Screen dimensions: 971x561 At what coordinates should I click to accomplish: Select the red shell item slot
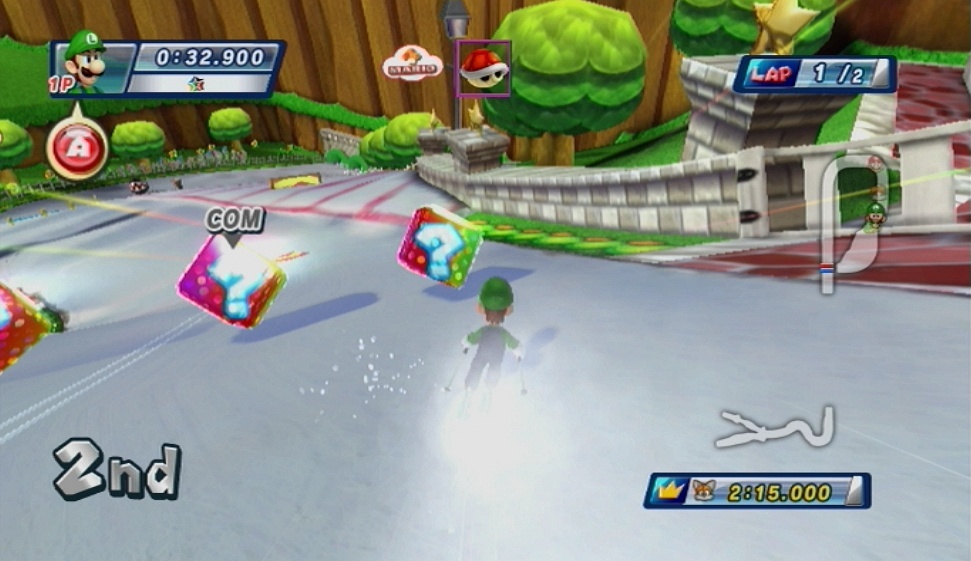(x=484, y=68)
